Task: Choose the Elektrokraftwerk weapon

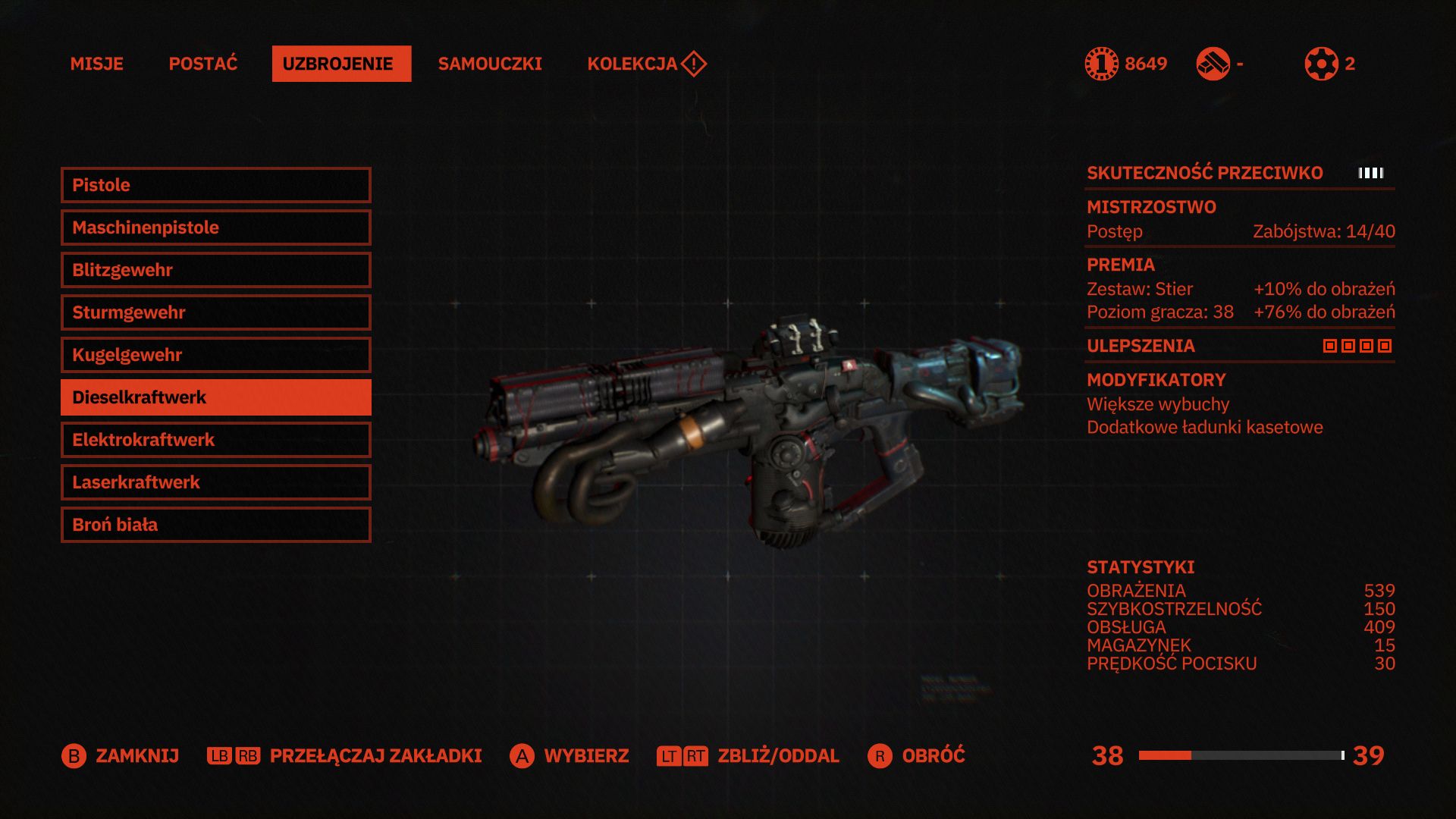Action: pos(215,440)
